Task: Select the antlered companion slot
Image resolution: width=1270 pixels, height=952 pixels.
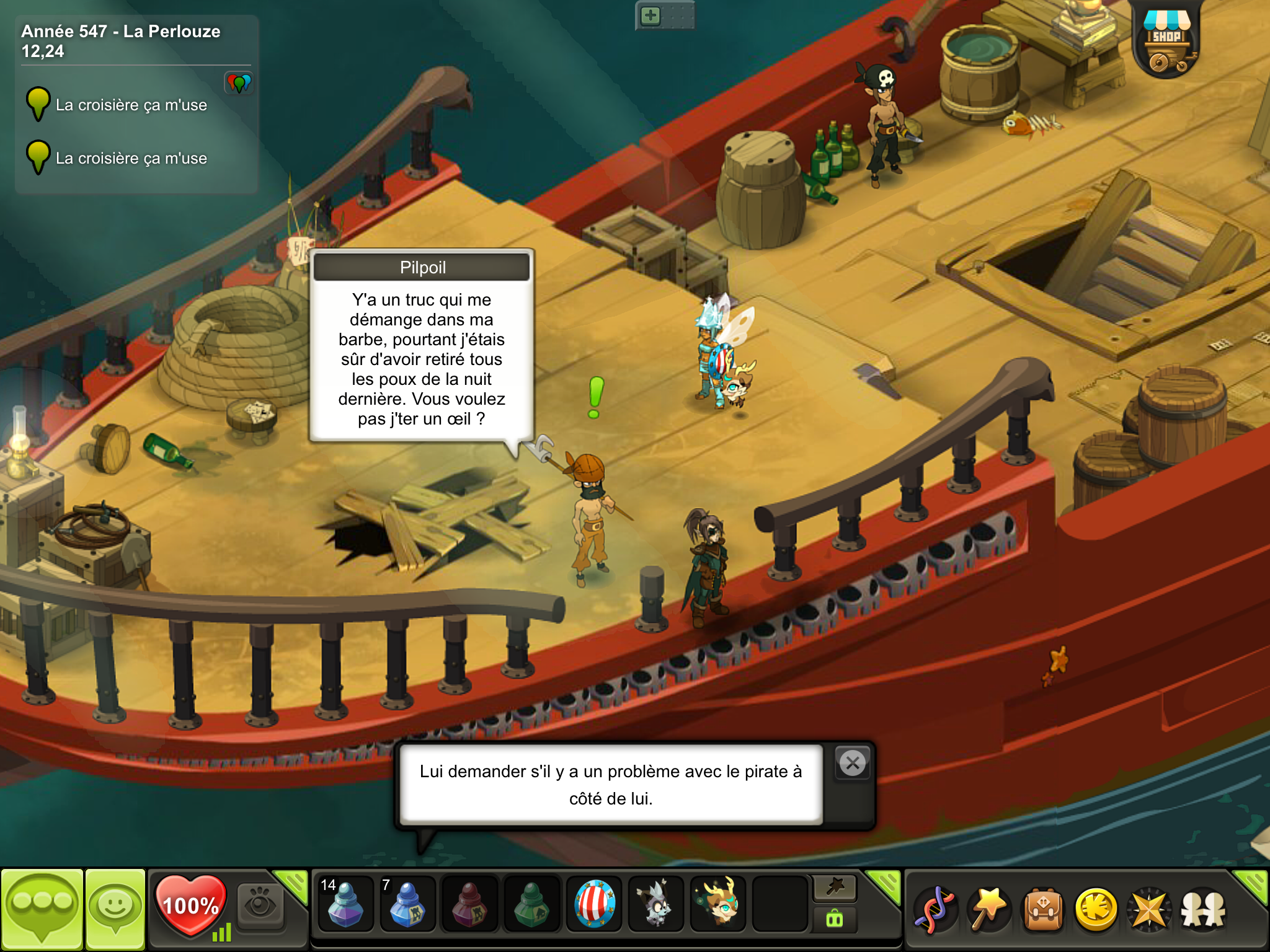Action: (718, 906)
